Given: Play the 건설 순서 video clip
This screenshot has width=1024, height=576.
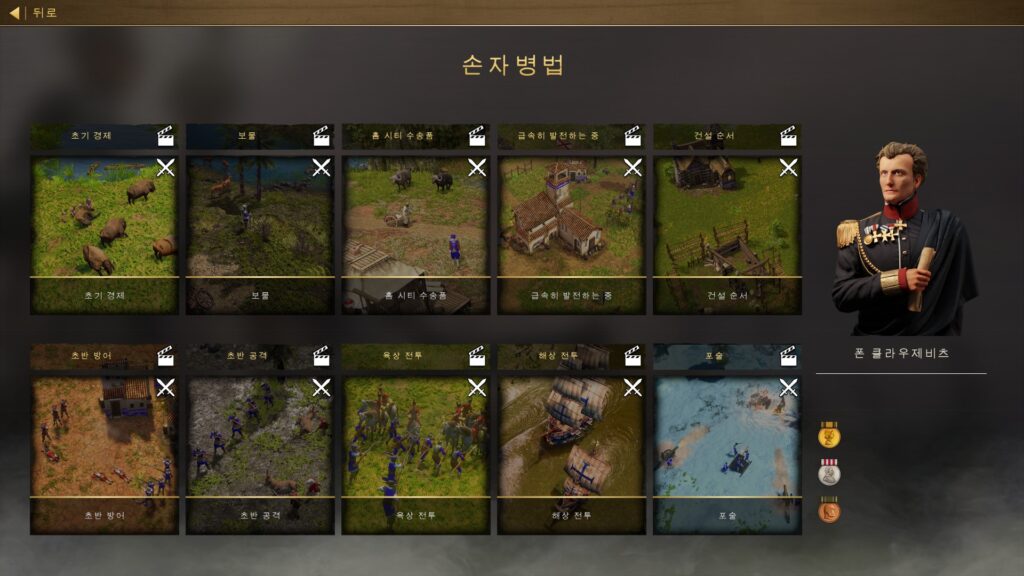Looking at the screenshot, I should [x=788, y=136].
